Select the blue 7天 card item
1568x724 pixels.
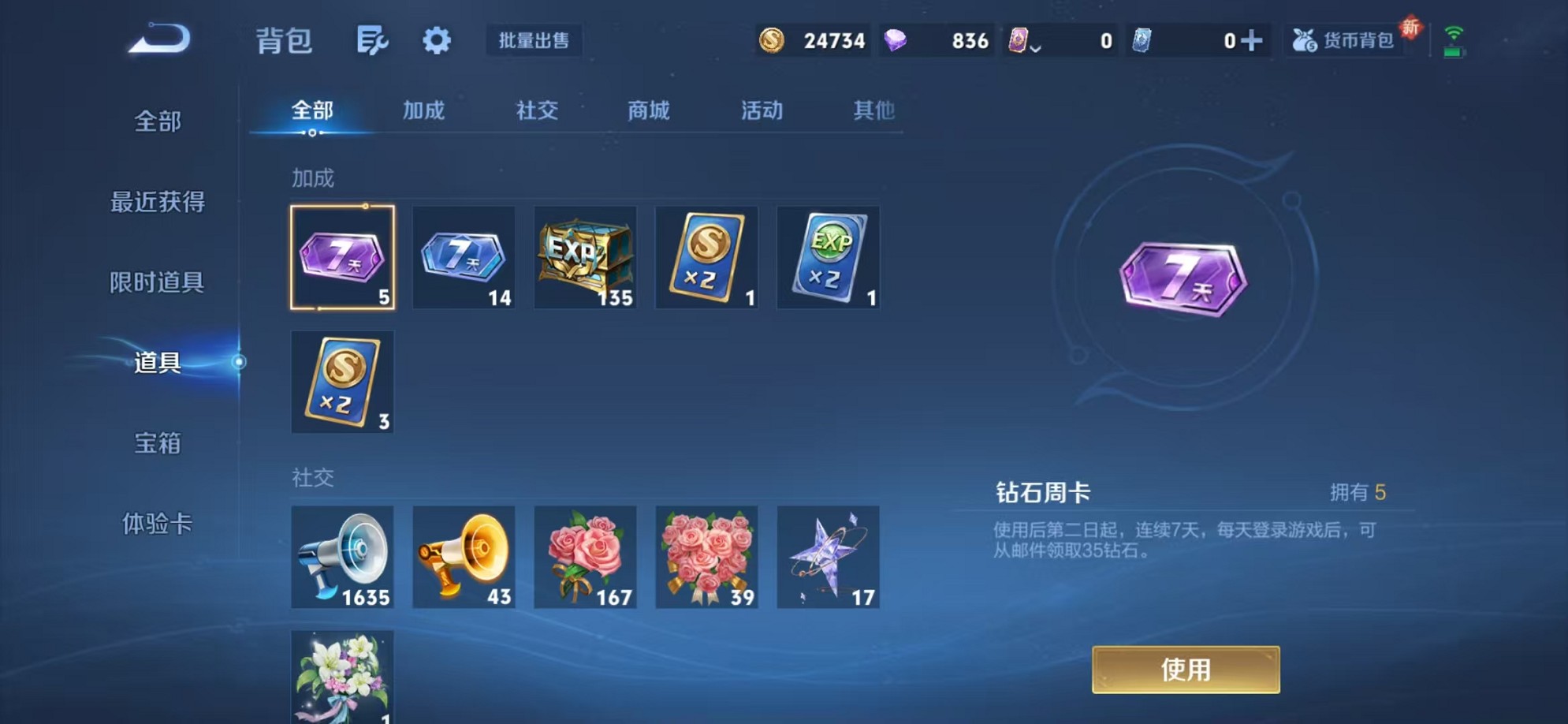(x=464, y=258)
